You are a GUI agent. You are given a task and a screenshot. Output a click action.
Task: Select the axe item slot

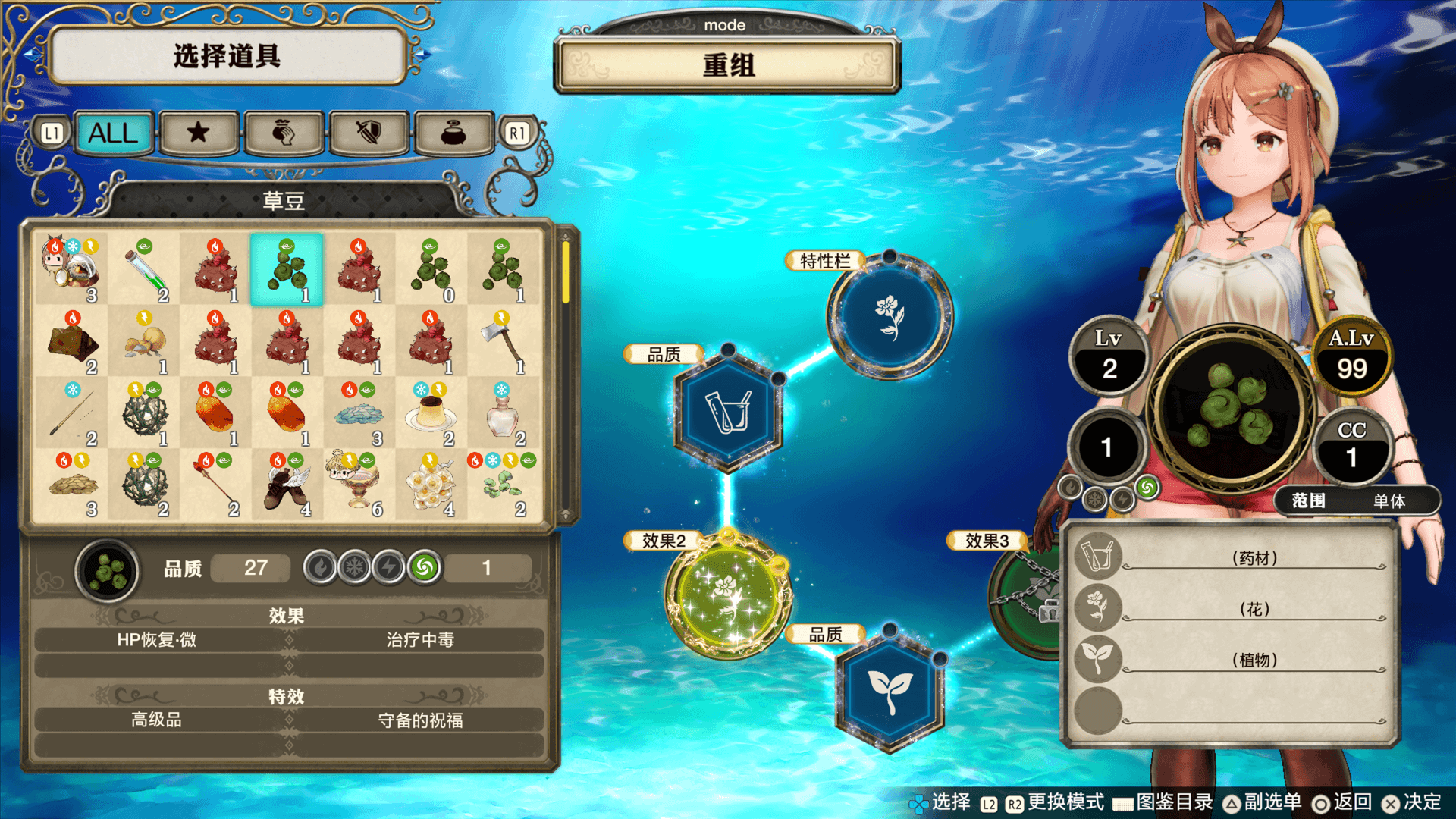[503, 341]
